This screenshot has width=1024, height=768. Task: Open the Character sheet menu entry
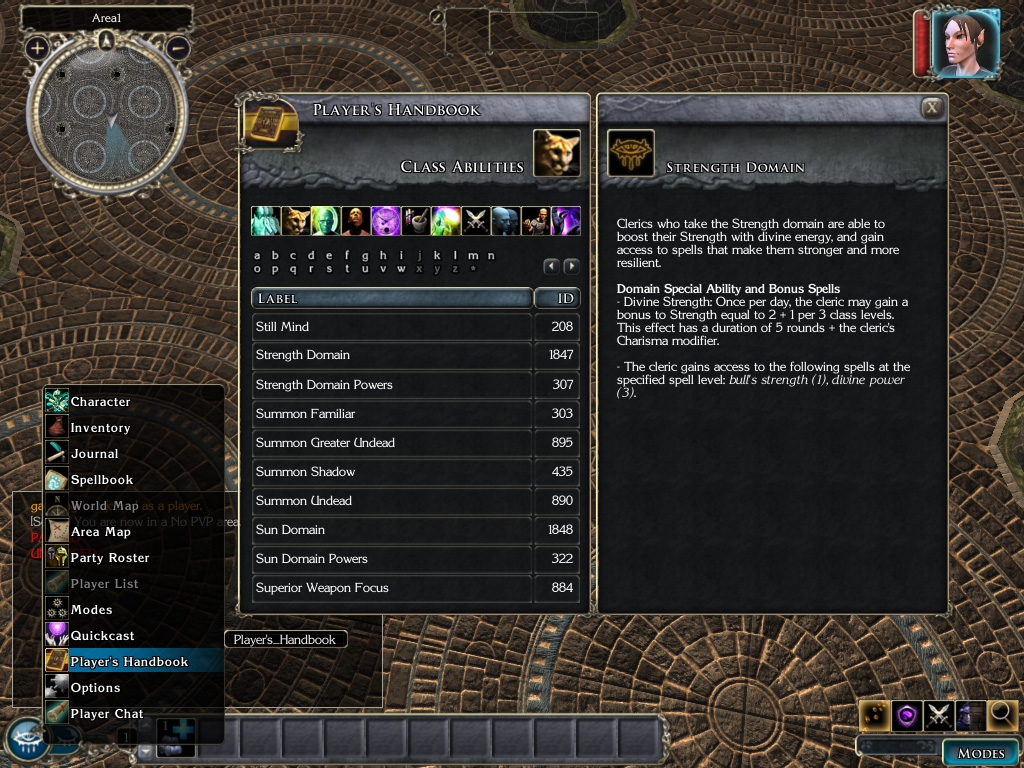(x=100, y=402)
